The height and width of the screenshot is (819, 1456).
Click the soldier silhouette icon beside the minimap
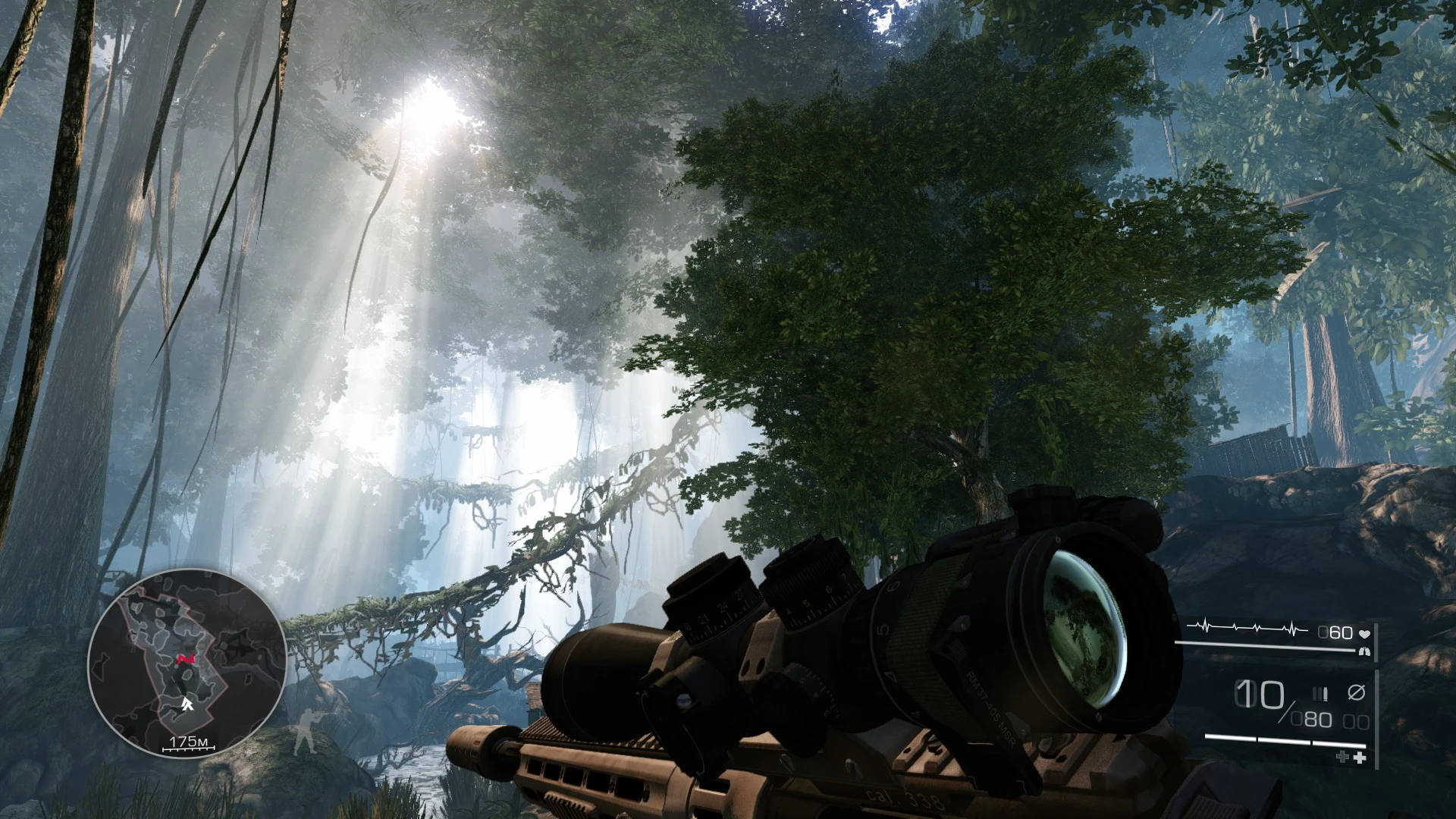pos(309,732)
